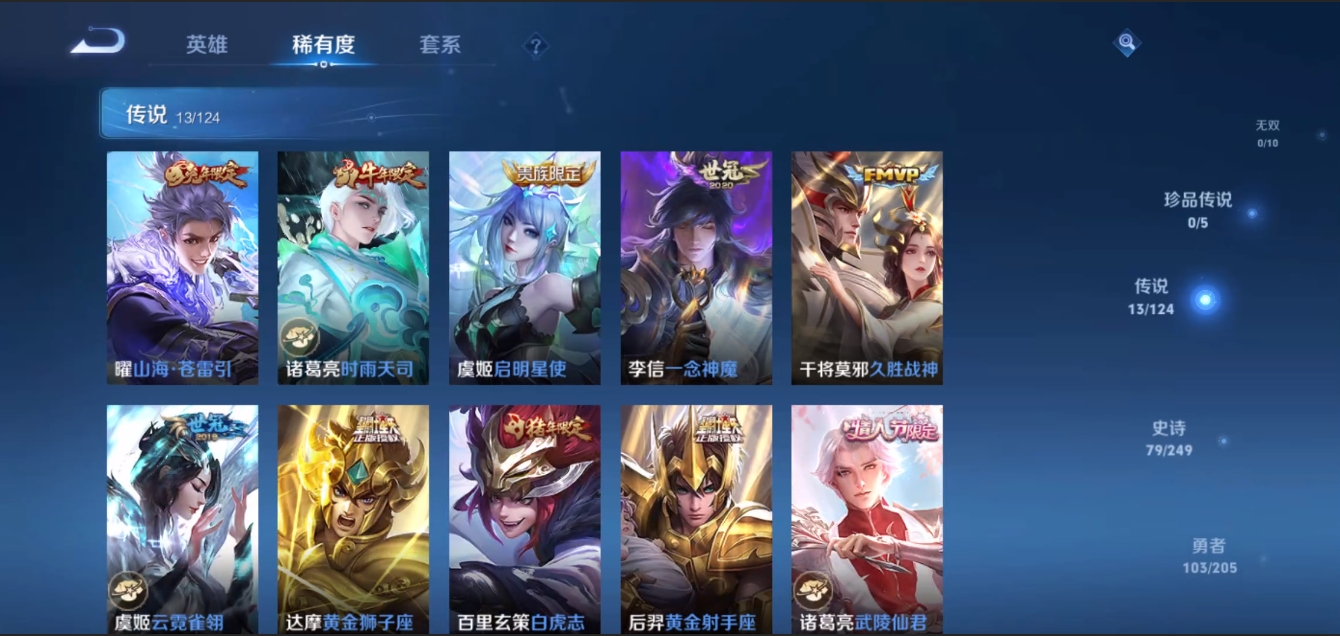Pick the 干将莫邪 久胜战神 skin card

click(867, 267)
